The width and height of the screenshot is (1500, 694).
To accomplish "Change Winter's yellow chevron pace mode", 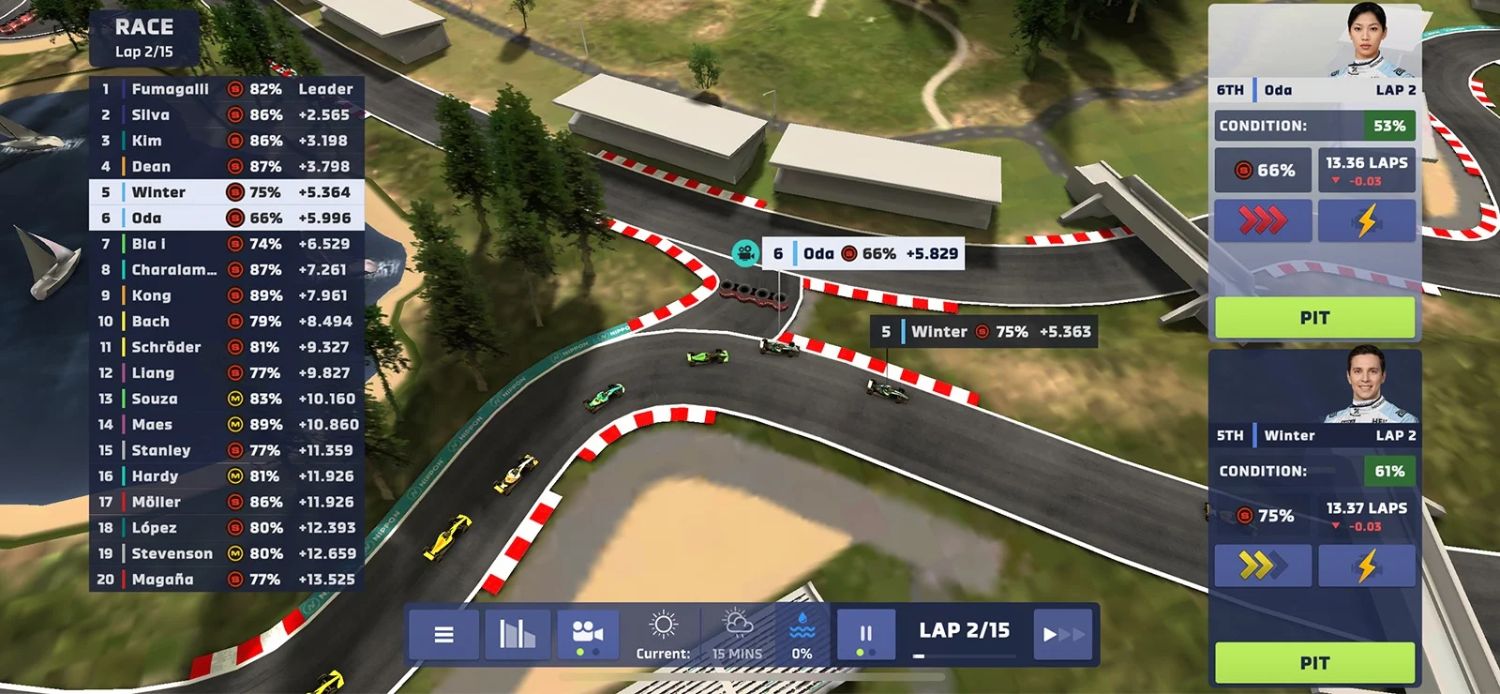I will tap(1263, 566).
